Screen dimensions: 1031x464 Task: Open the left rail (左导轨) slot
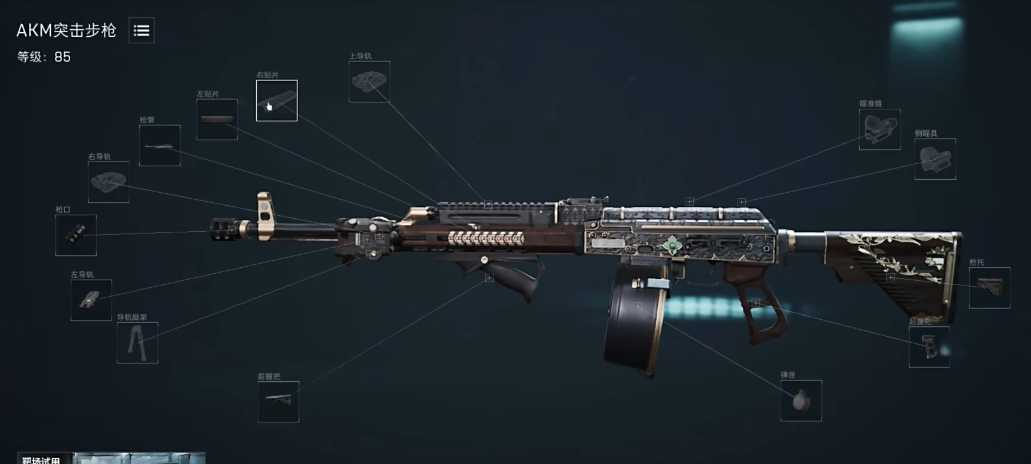click(x=91, y=300)
